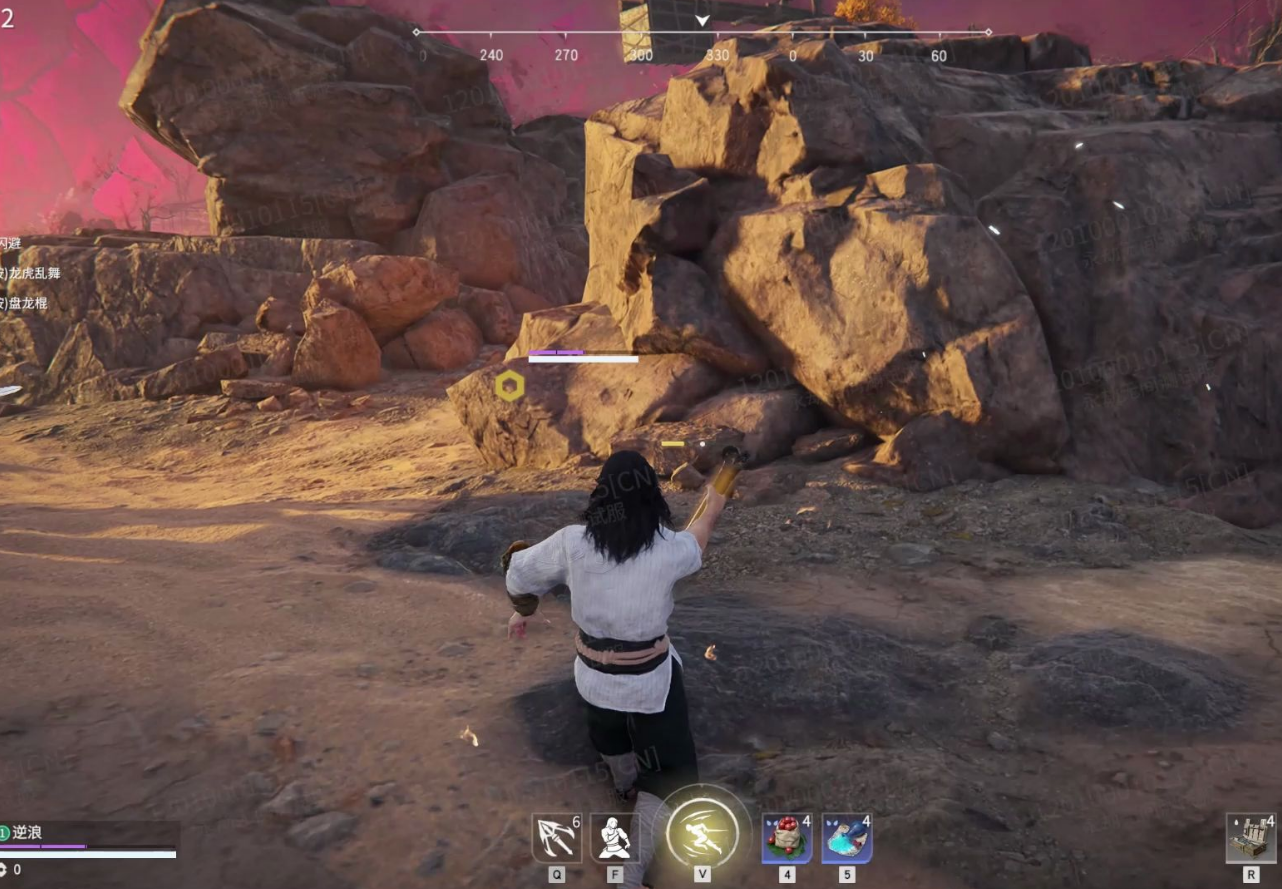Trigger the glowing dash ultimate ability
Image resolution: width=1282 pixels, height=889 pixels.
tap(702, 832)
